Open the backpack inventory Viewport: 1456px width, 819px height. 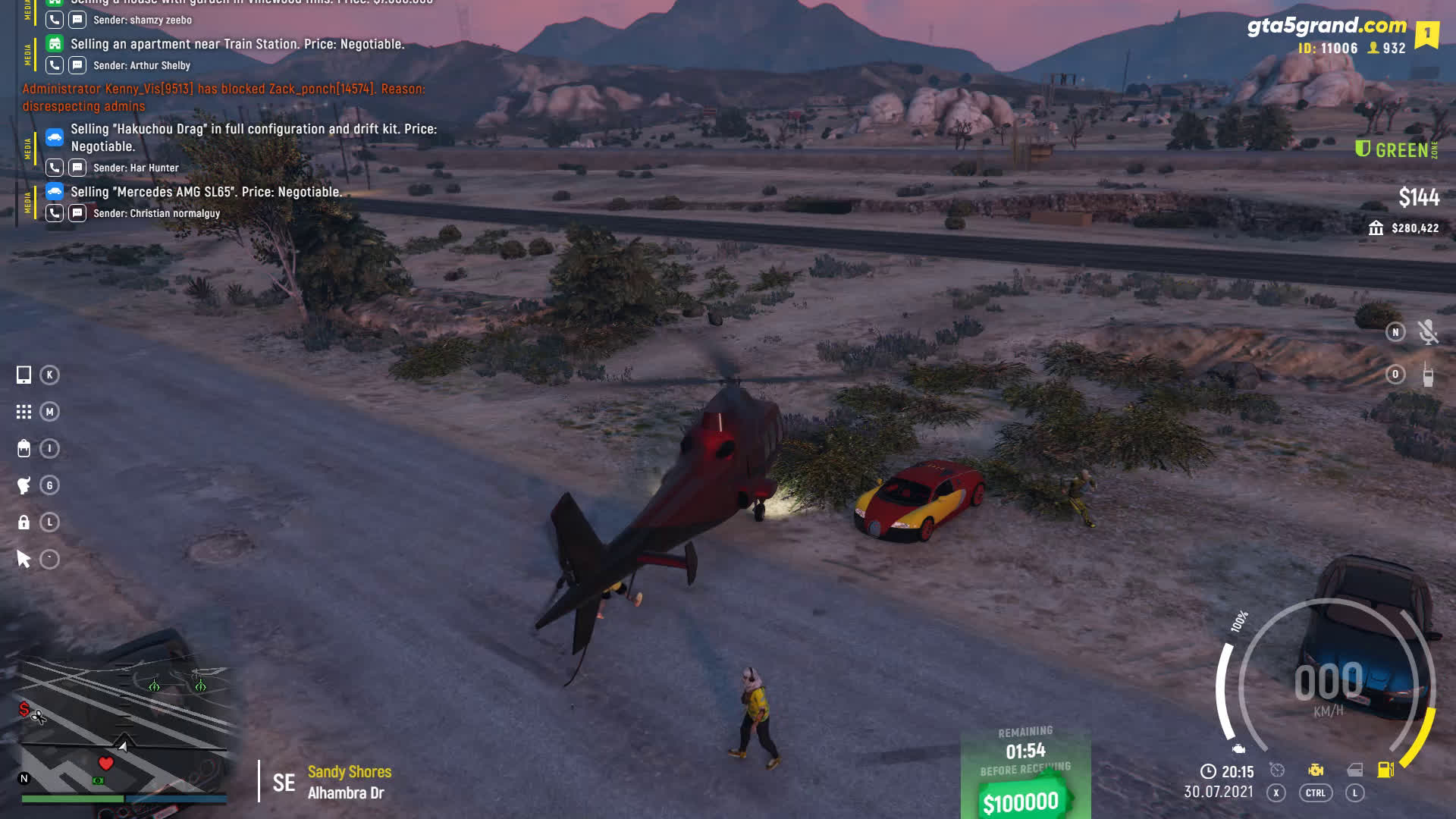click(x=24, y=449)
